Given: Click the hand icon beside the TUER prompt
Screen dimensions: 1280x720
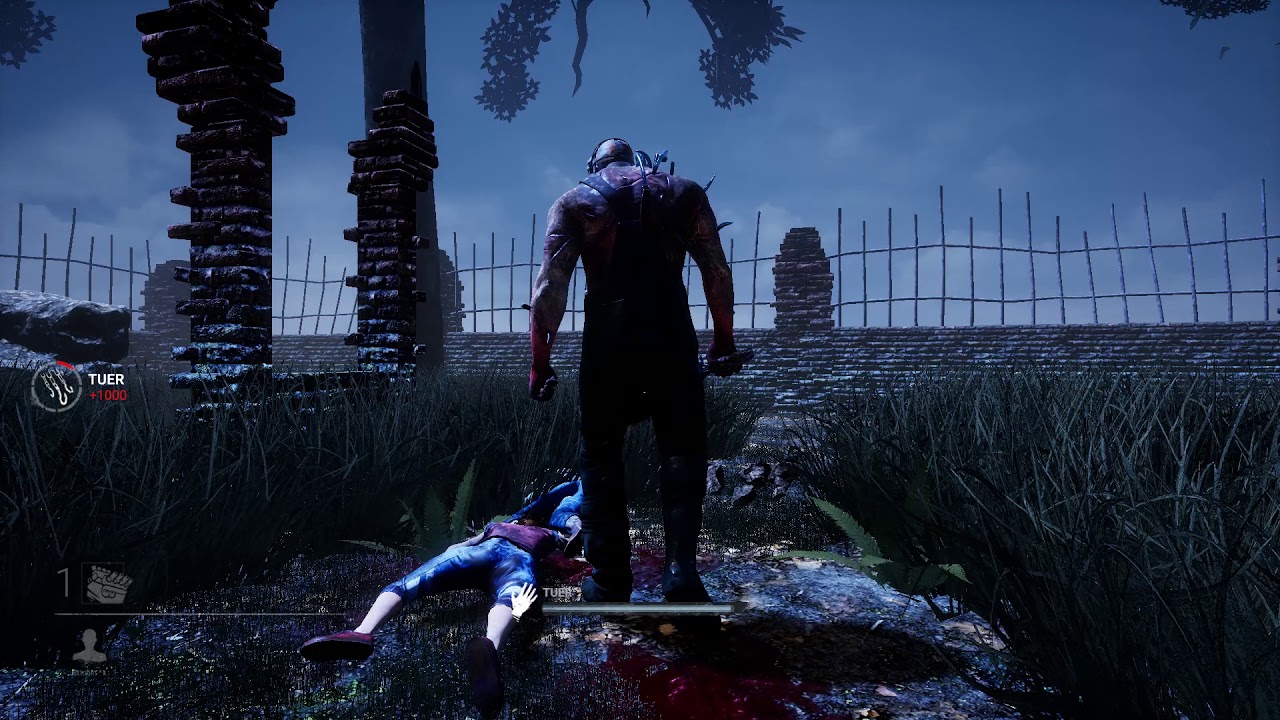Looking at the screenshot, I should 524,599.
